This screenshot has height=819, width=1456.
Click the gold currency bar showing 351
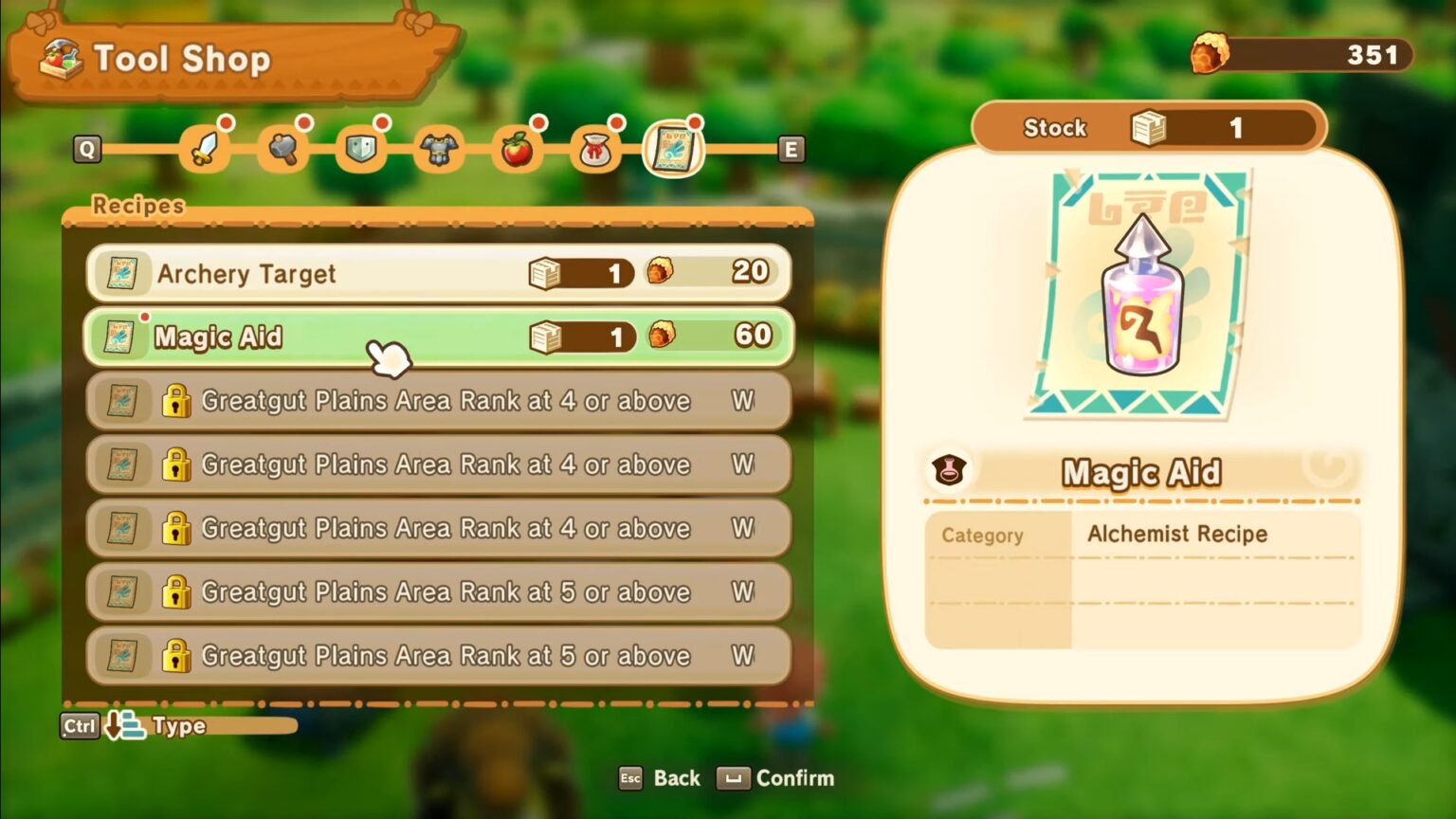click(1299, 54)
